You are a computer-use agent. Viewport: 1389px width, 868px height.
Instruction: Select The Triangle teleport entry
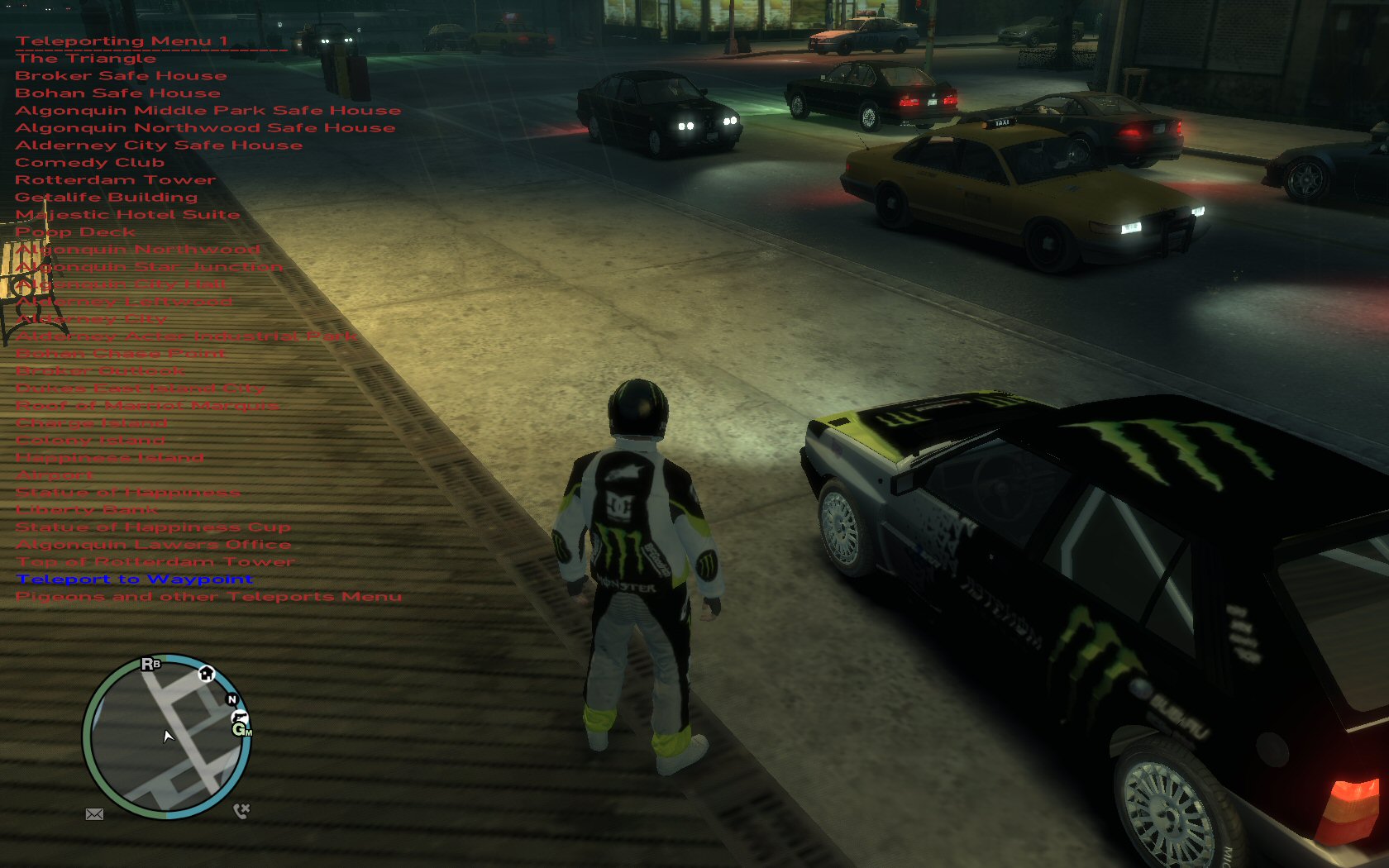point(85,59)
